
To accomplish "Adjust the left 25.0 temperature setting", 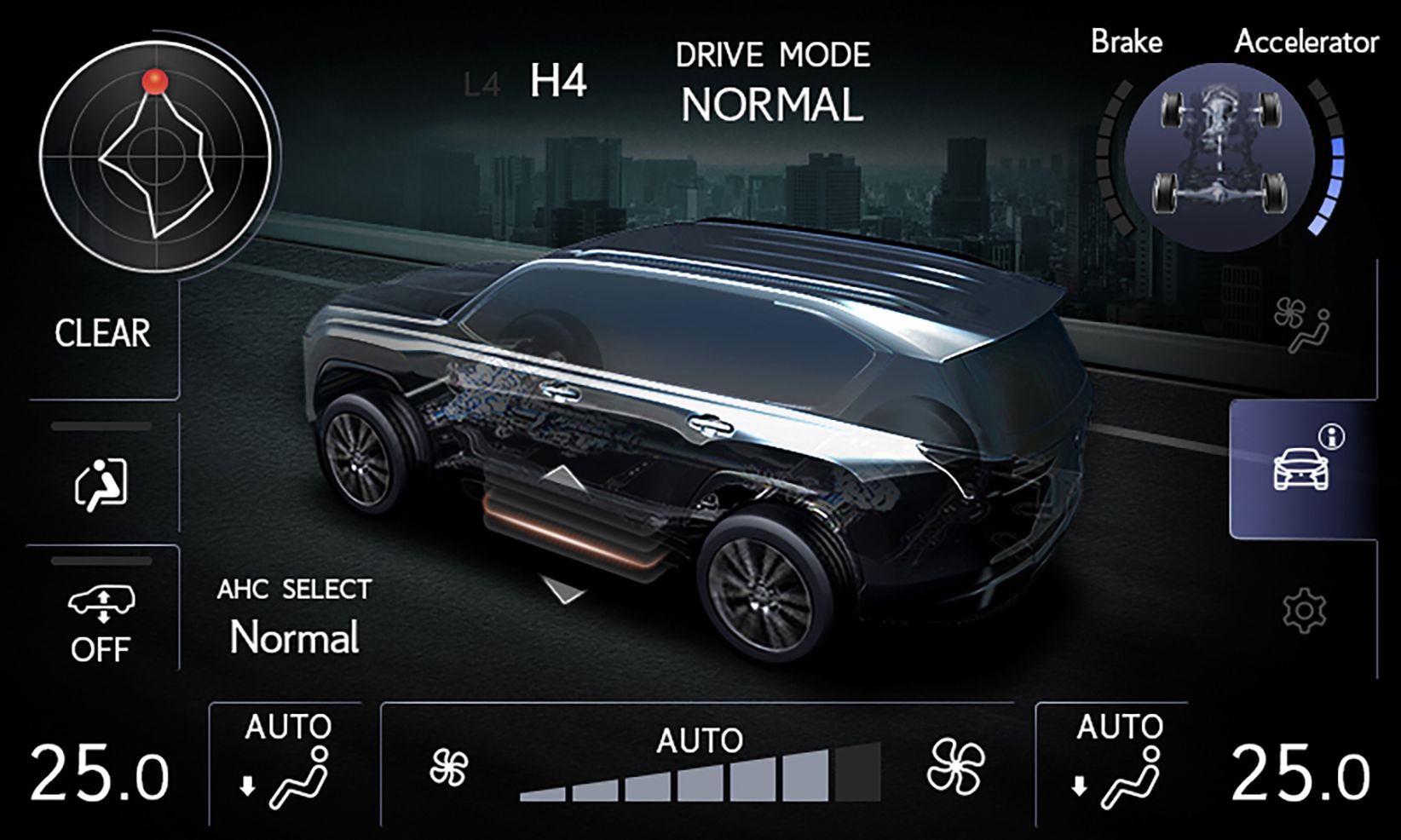I will point(100,774).
